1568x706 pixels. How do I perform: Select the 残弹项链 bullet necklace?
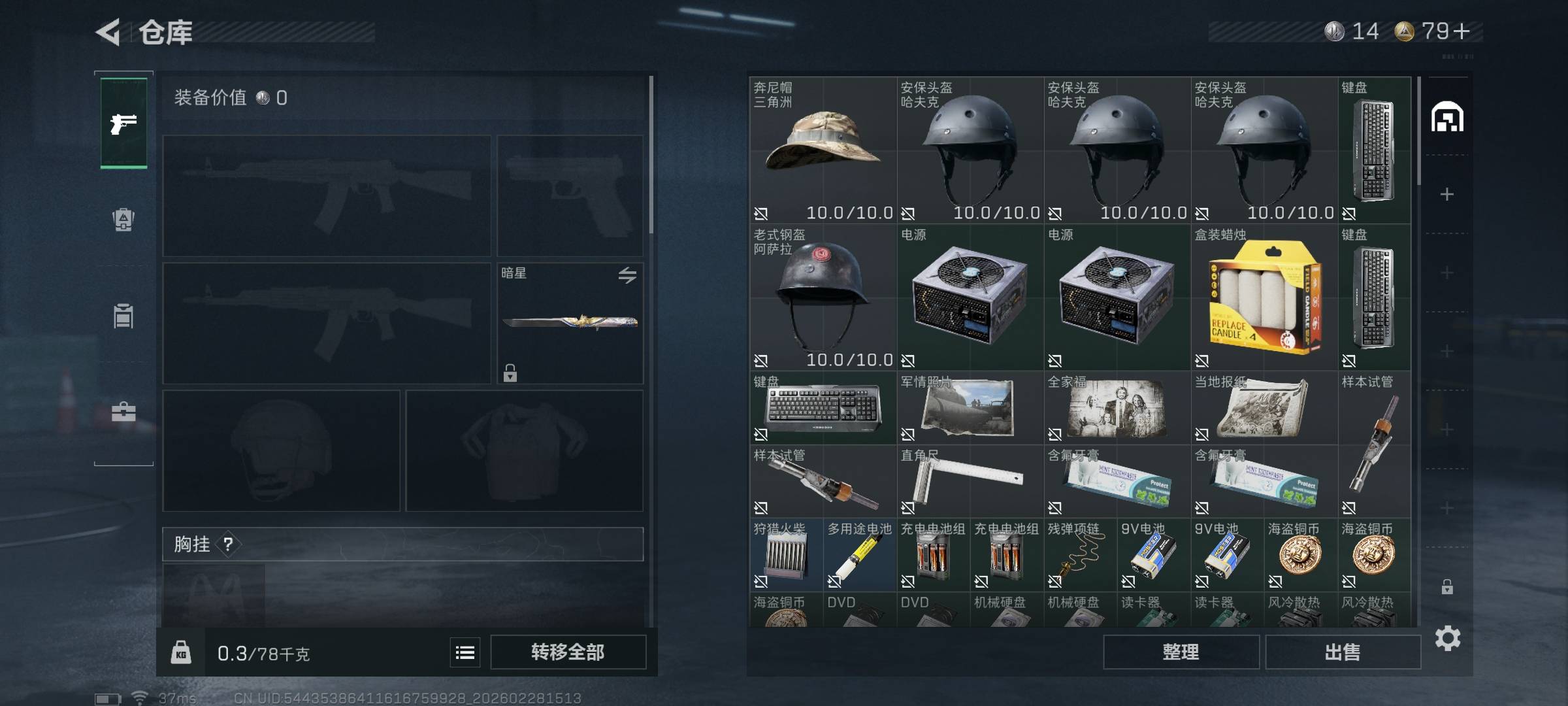pos(1080,555)
